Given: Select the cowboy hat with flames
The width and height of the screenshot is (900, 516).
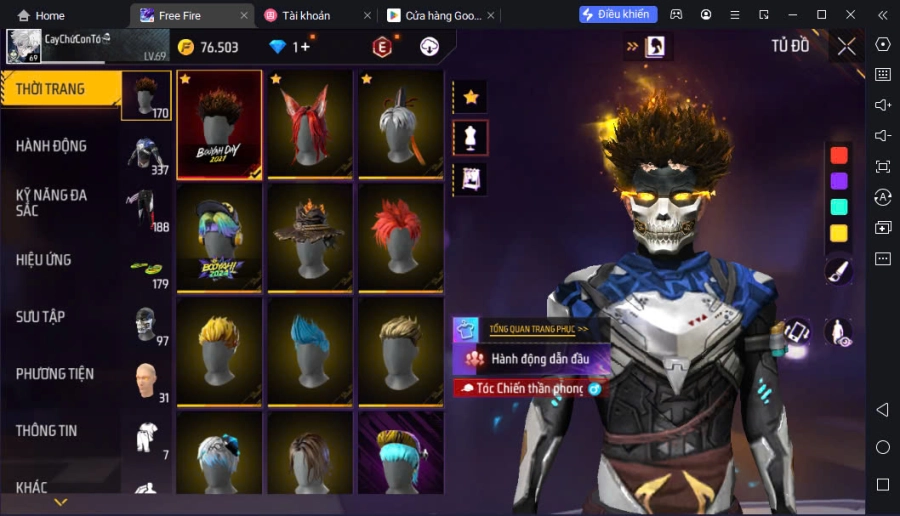Looking at the screenshot, I should [x=310, y=238].
